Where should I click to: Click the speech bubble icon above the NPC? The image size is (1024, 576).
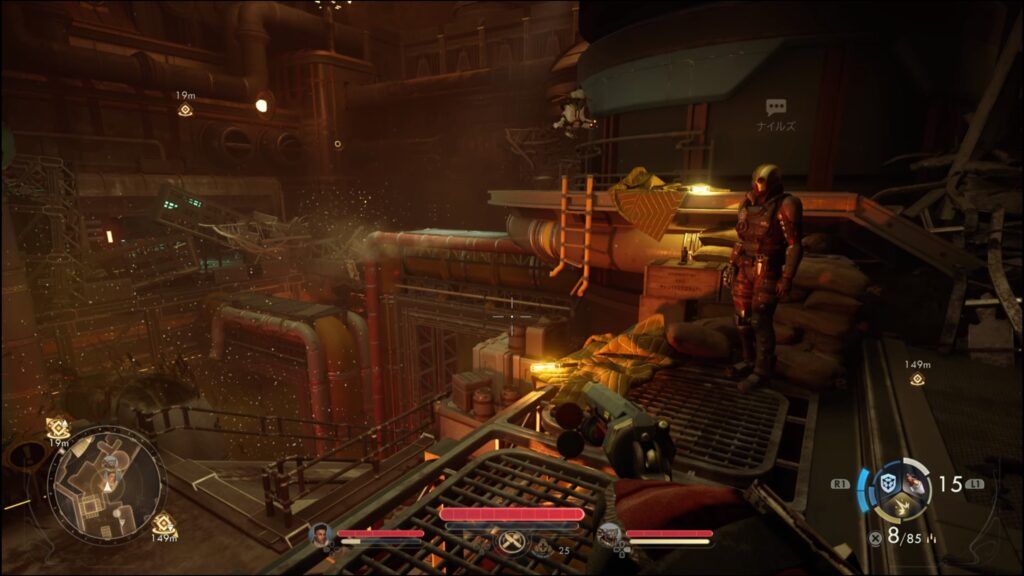click(x=776, y=107)
